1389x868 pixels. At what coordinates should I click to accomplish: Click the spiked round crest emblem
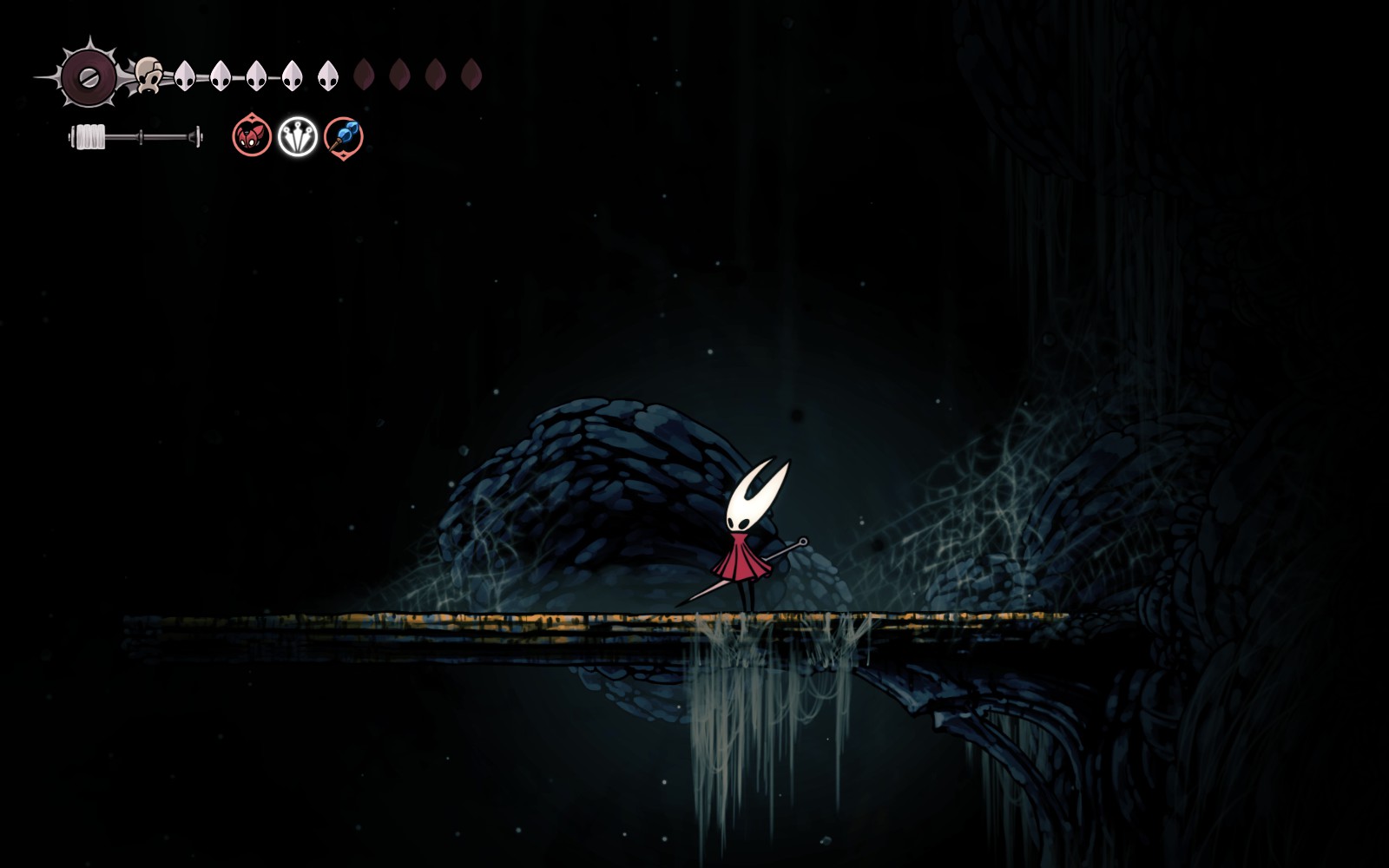[x=88, y=76]
